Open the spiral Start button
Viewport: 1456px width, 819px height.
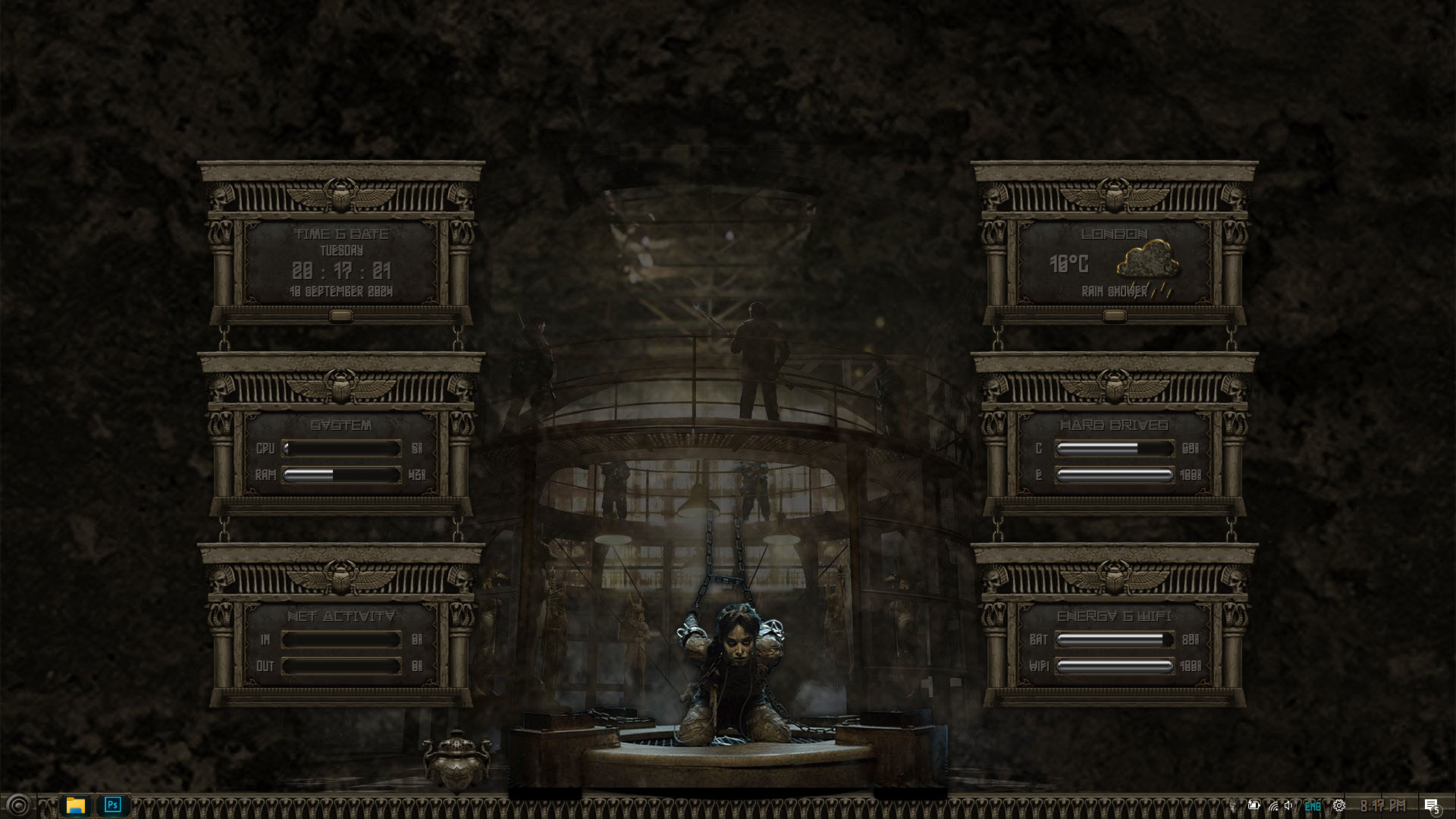pos(18,805)
